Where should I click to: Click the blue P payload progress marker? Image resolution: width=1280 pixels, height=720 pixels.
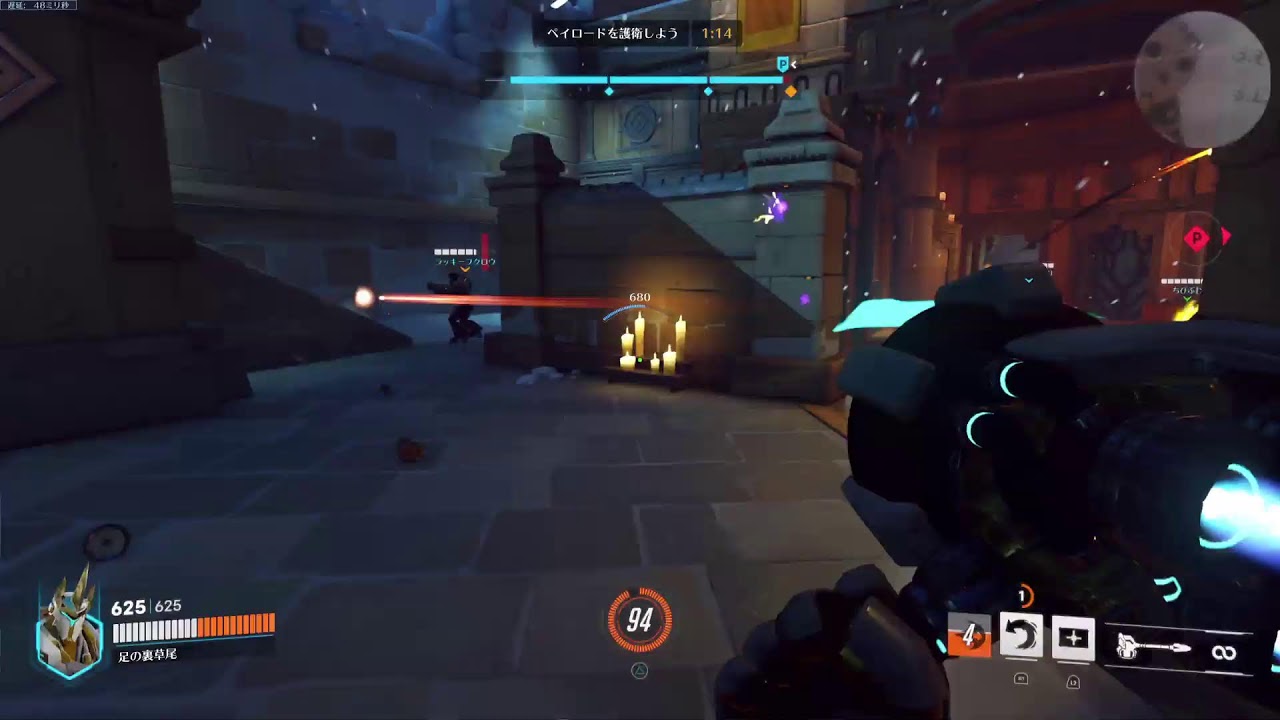[x=783, y=64]
